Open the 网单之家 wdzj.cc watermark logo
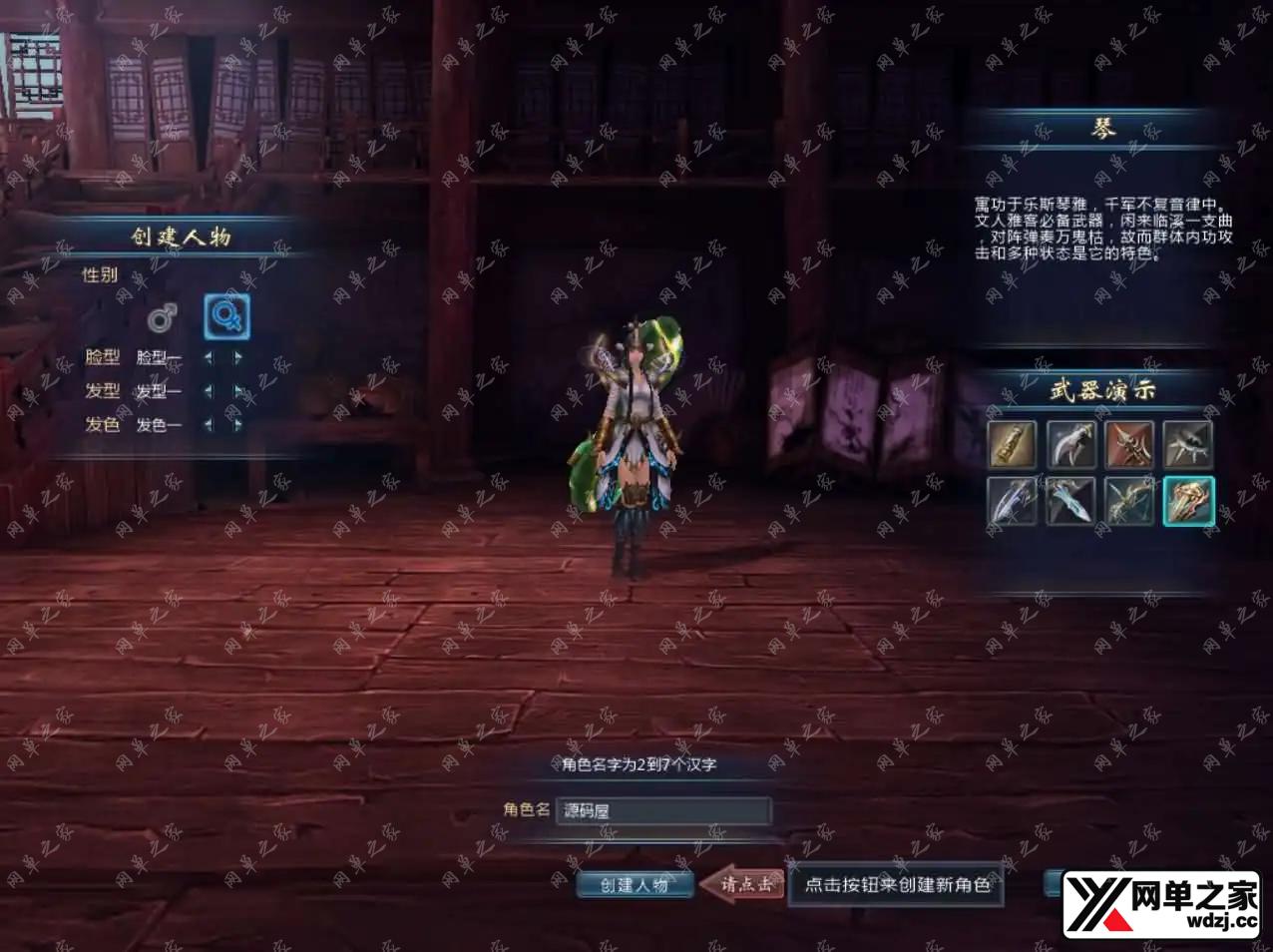This screenshot has width=1273, height=952. tap(1162, 904)
